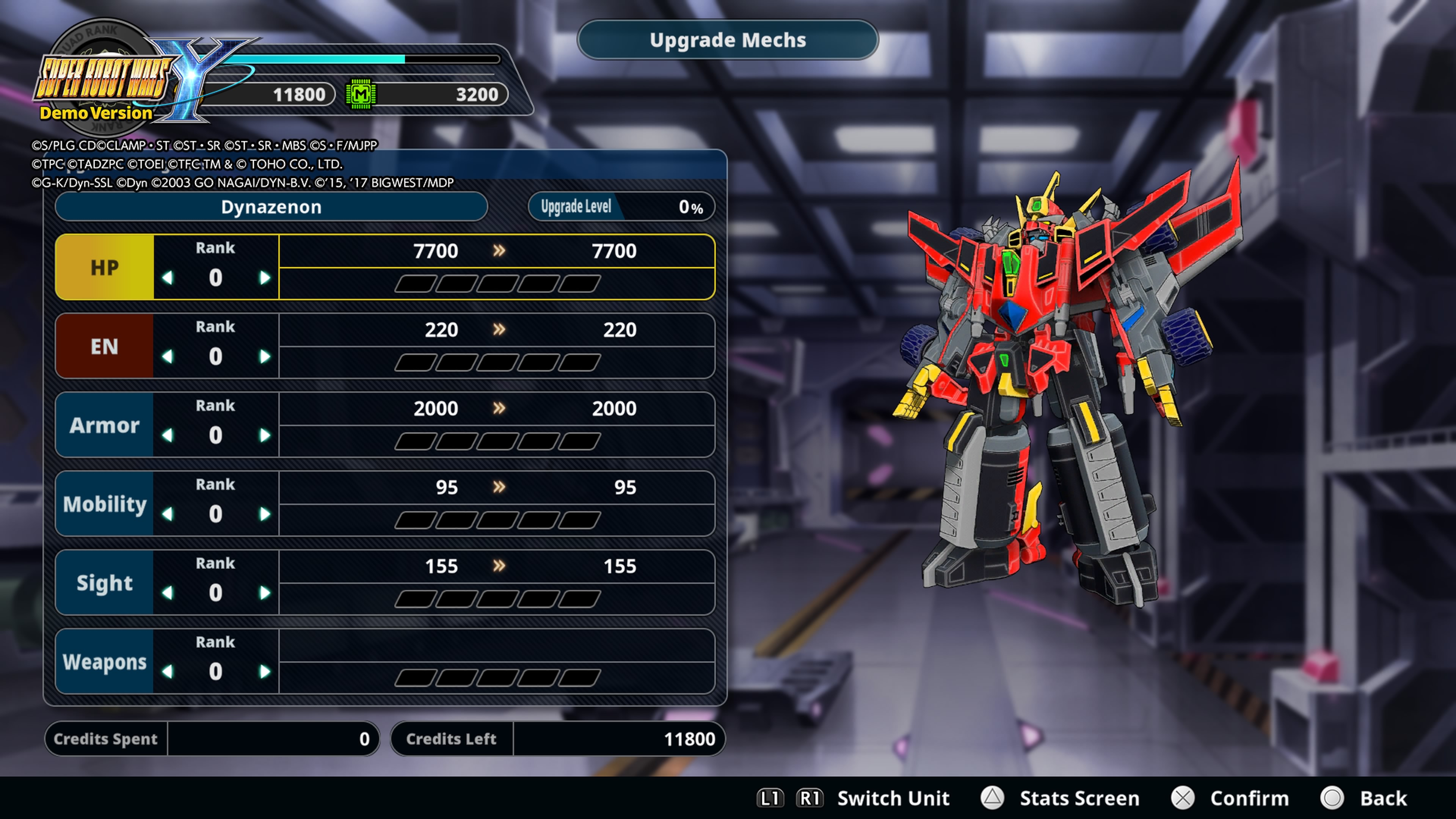The image size is (1456, 819).
Task: Lower Mobility rank with left arrow
Action: (167, 515)
